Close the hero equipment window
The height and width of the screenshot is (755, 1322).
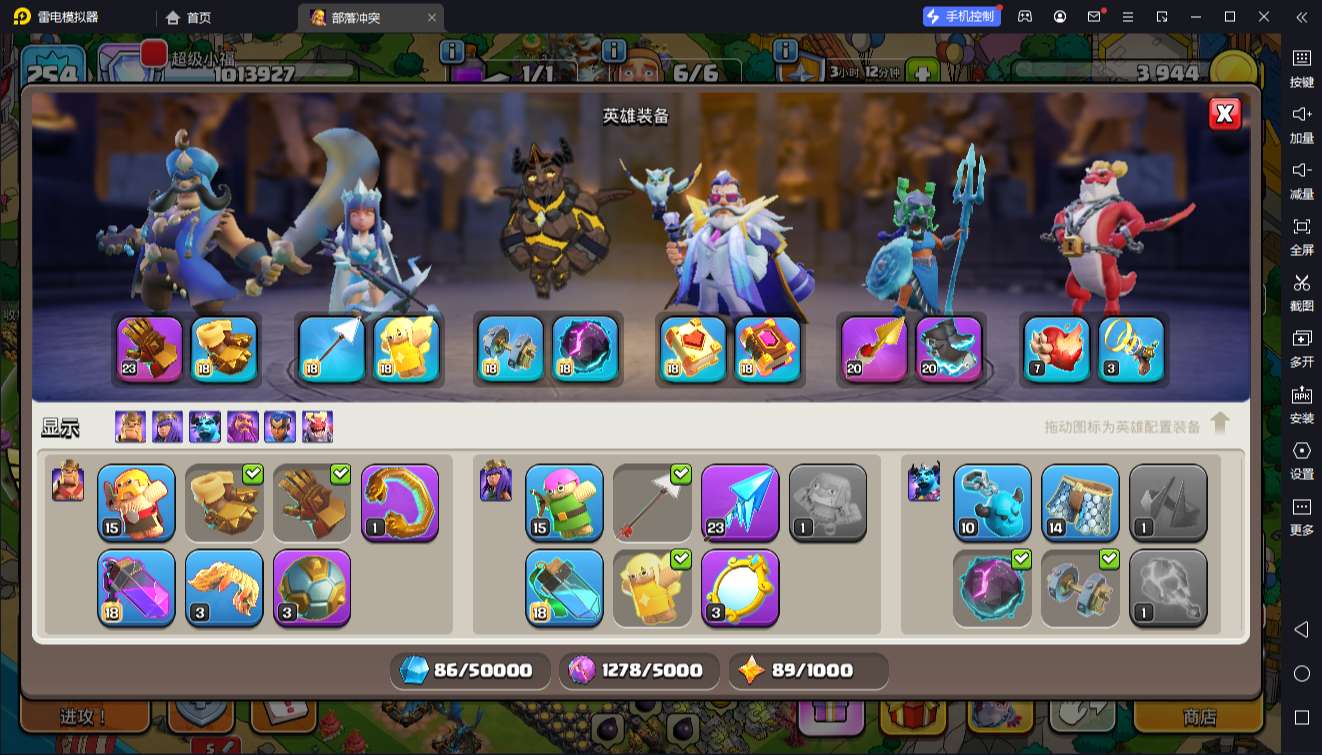click(x=1224, y=114)
